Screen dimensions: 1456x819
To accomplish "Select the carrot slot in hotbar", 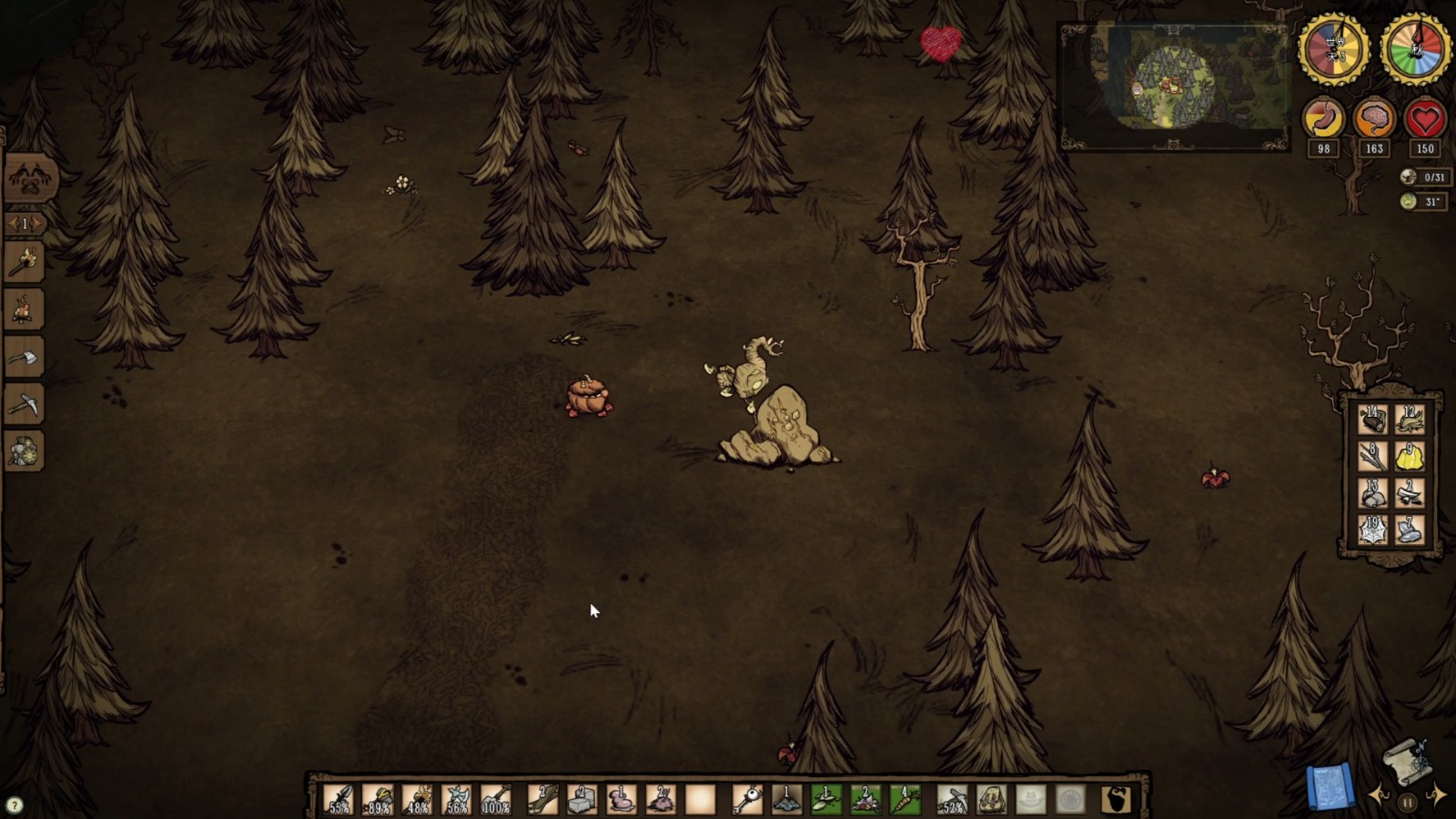I will [905, 800].
